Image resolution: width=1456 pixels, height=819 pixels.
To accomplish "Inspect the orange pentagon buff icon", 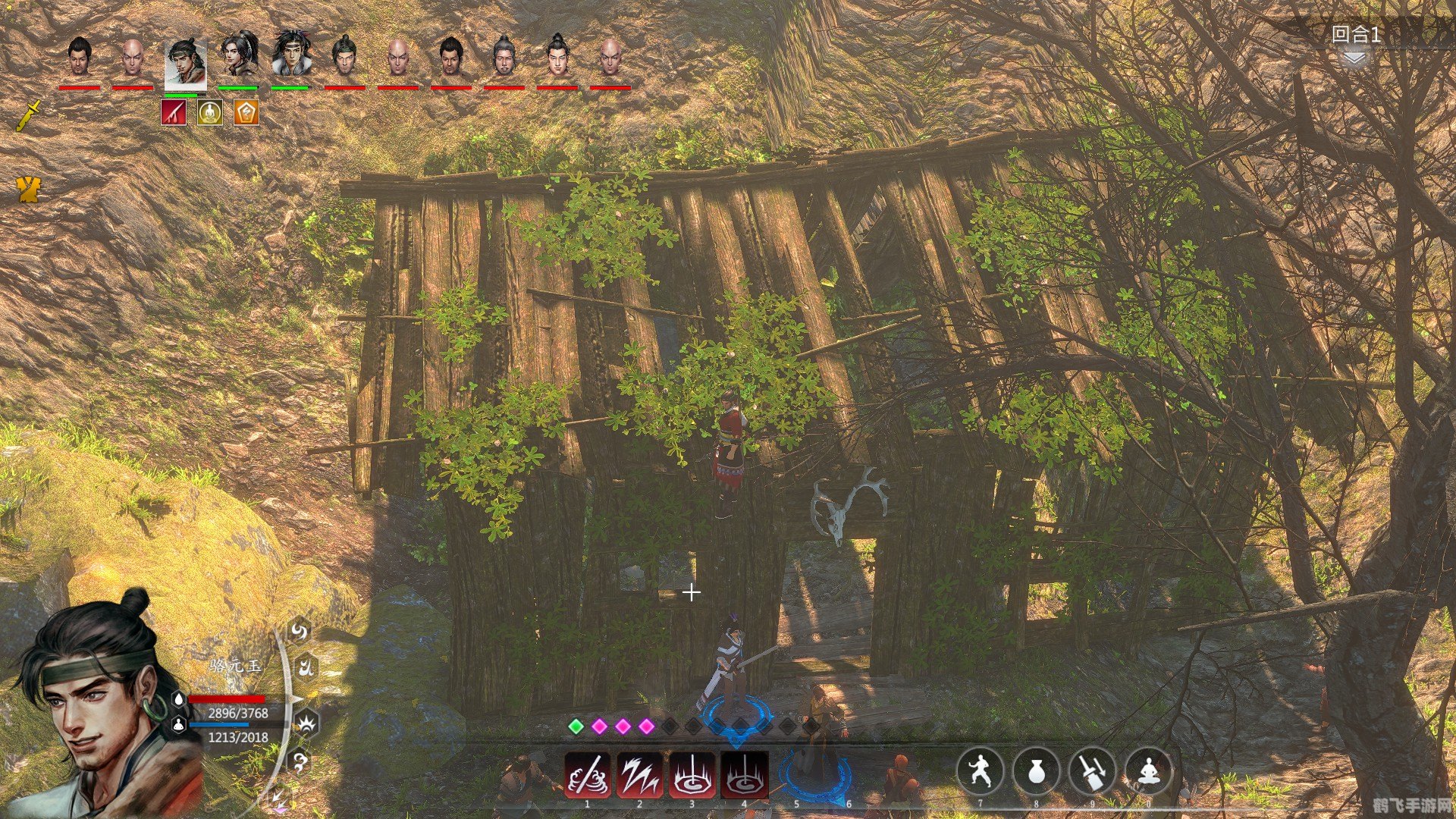I will (x=246, y=113).
